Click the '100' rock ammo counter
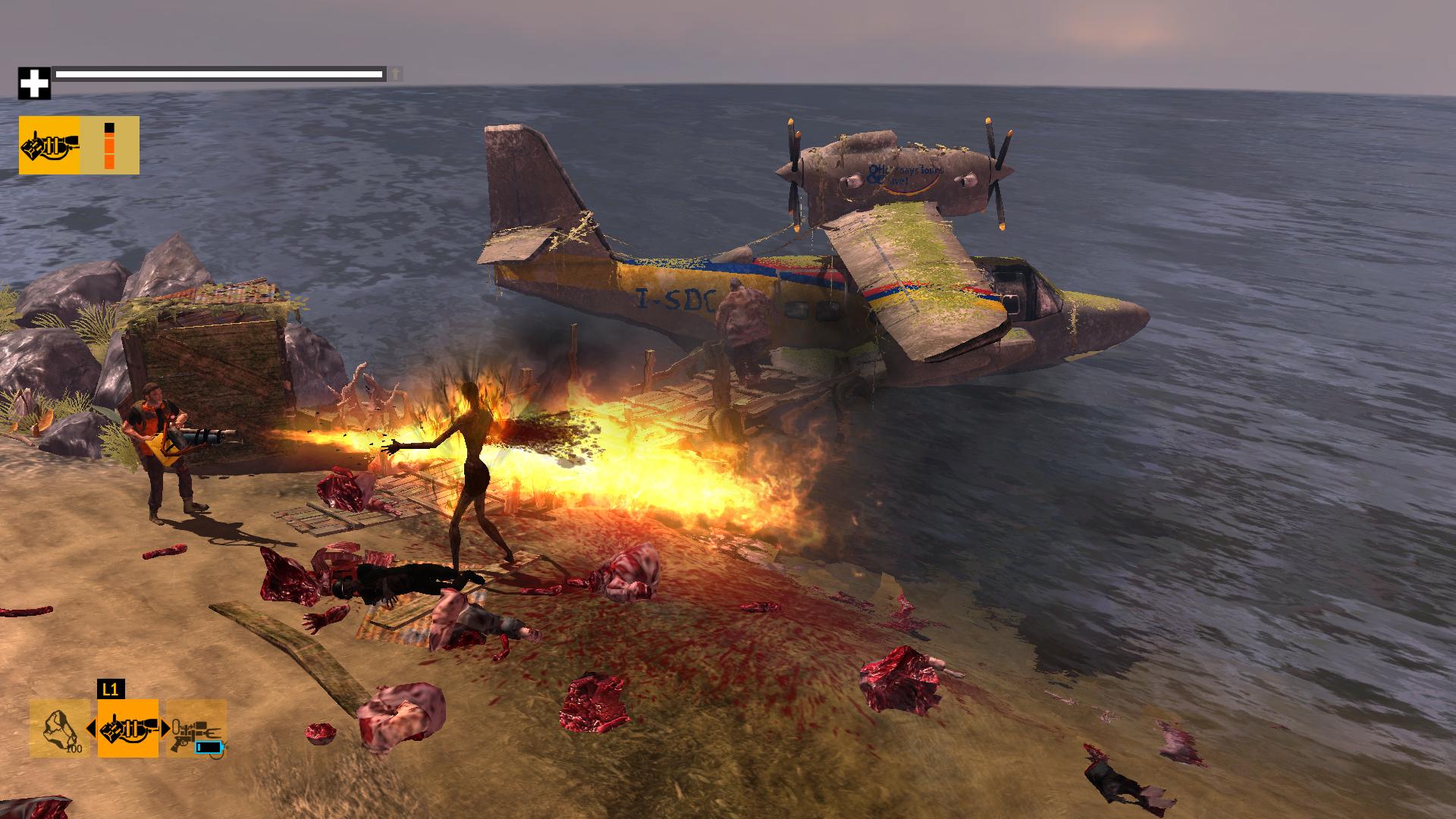The image size is (1456, 819). 74,750
